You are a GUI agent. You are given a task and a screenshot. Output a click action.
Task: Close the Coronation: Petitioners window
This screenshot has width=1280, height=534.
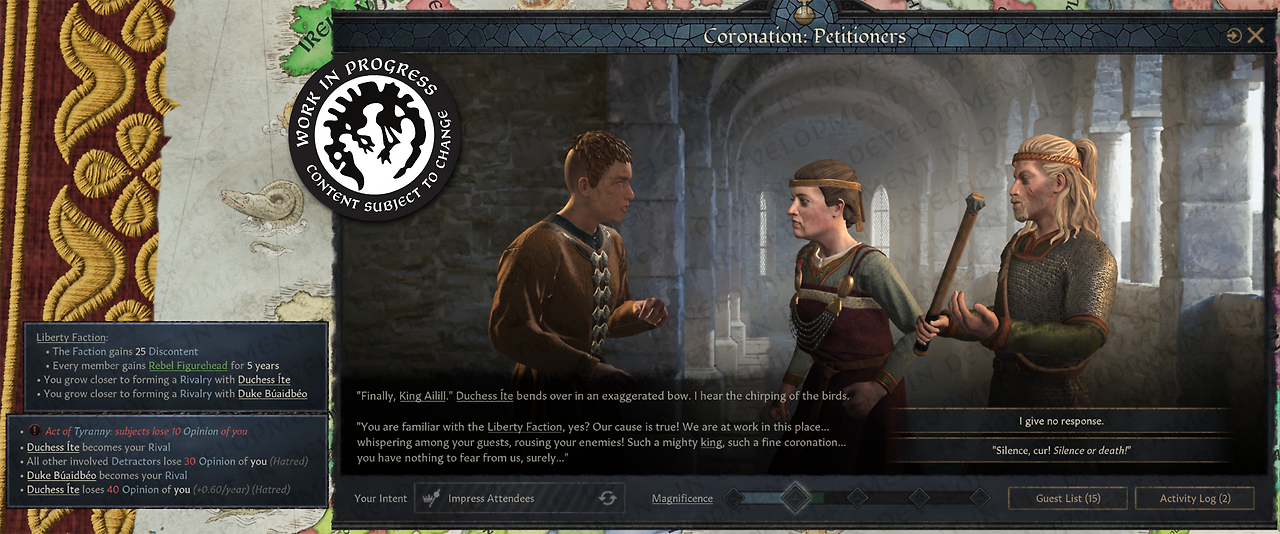pyautogui.click(x=1255, y=36)
